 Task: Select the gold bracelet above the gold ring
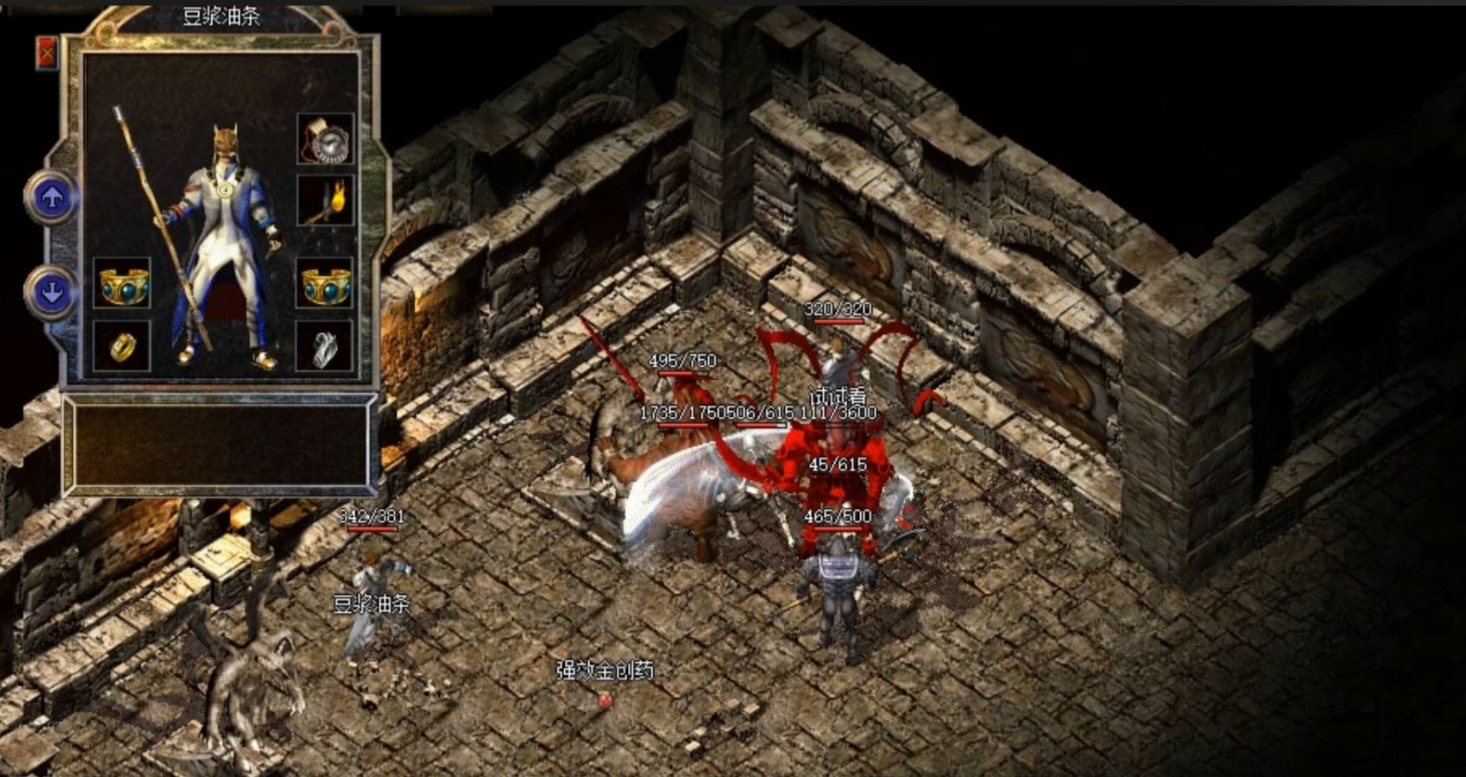122,283
